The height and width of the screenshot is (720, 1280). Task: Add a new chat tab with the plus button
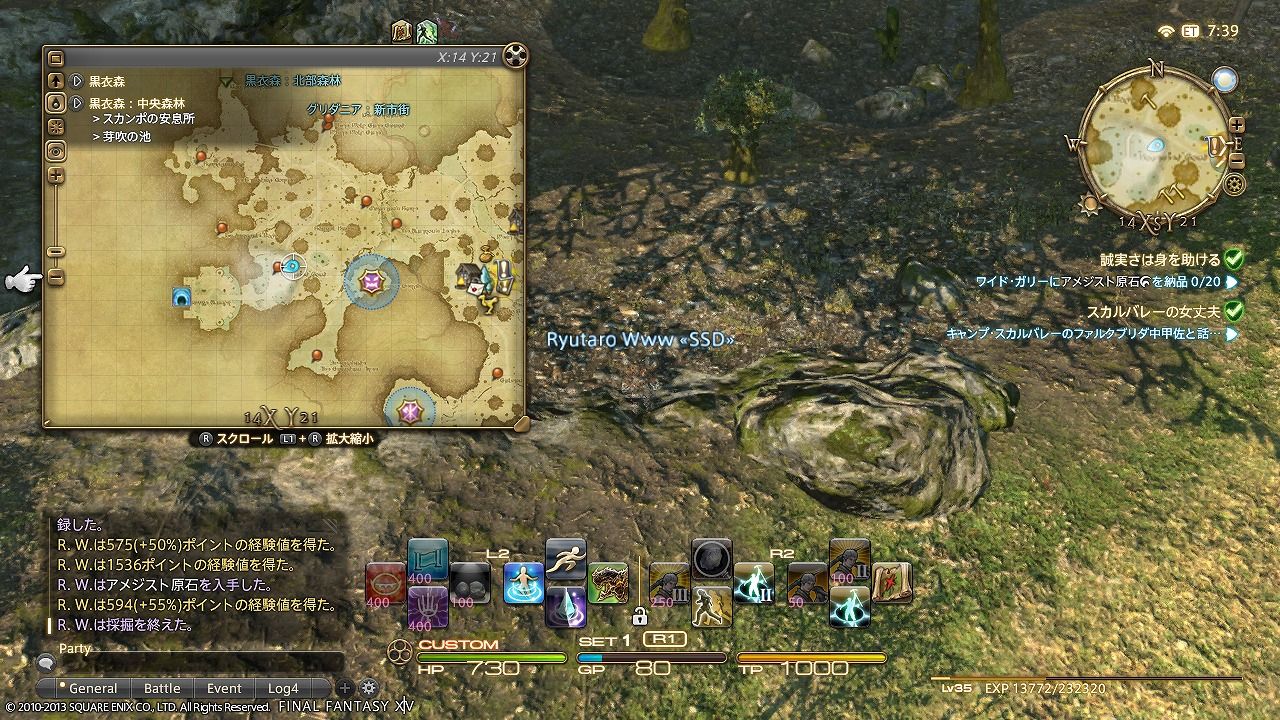[x=345, y=687]
